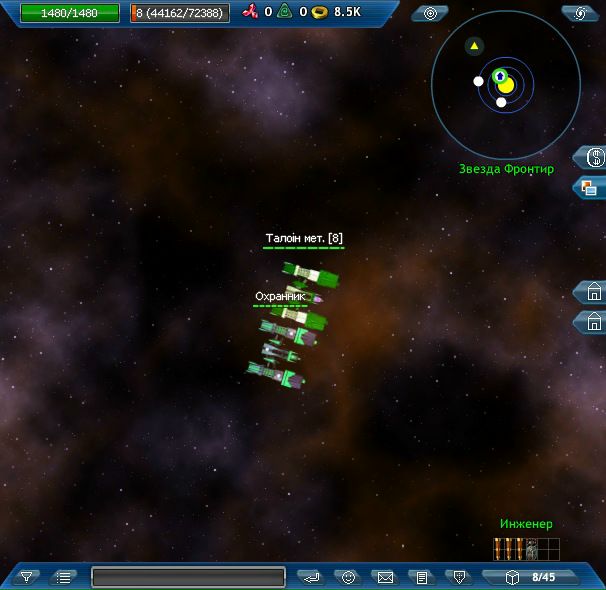Click the target-ring button above minimap
The width and height of the screenshot is (606, 590).
pyautogui.click(x=430, y=13)
